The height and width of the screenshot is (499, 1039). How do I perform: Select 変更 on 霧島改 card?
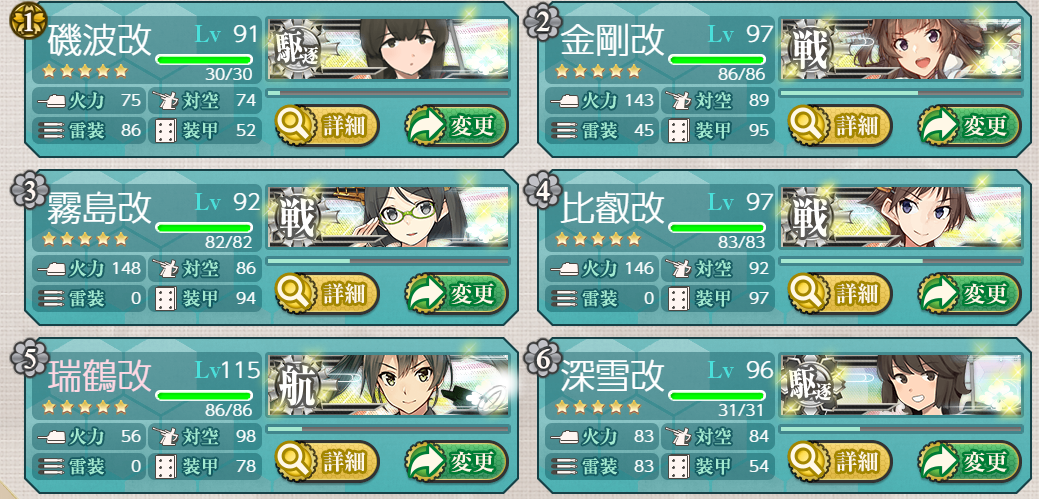456,294
